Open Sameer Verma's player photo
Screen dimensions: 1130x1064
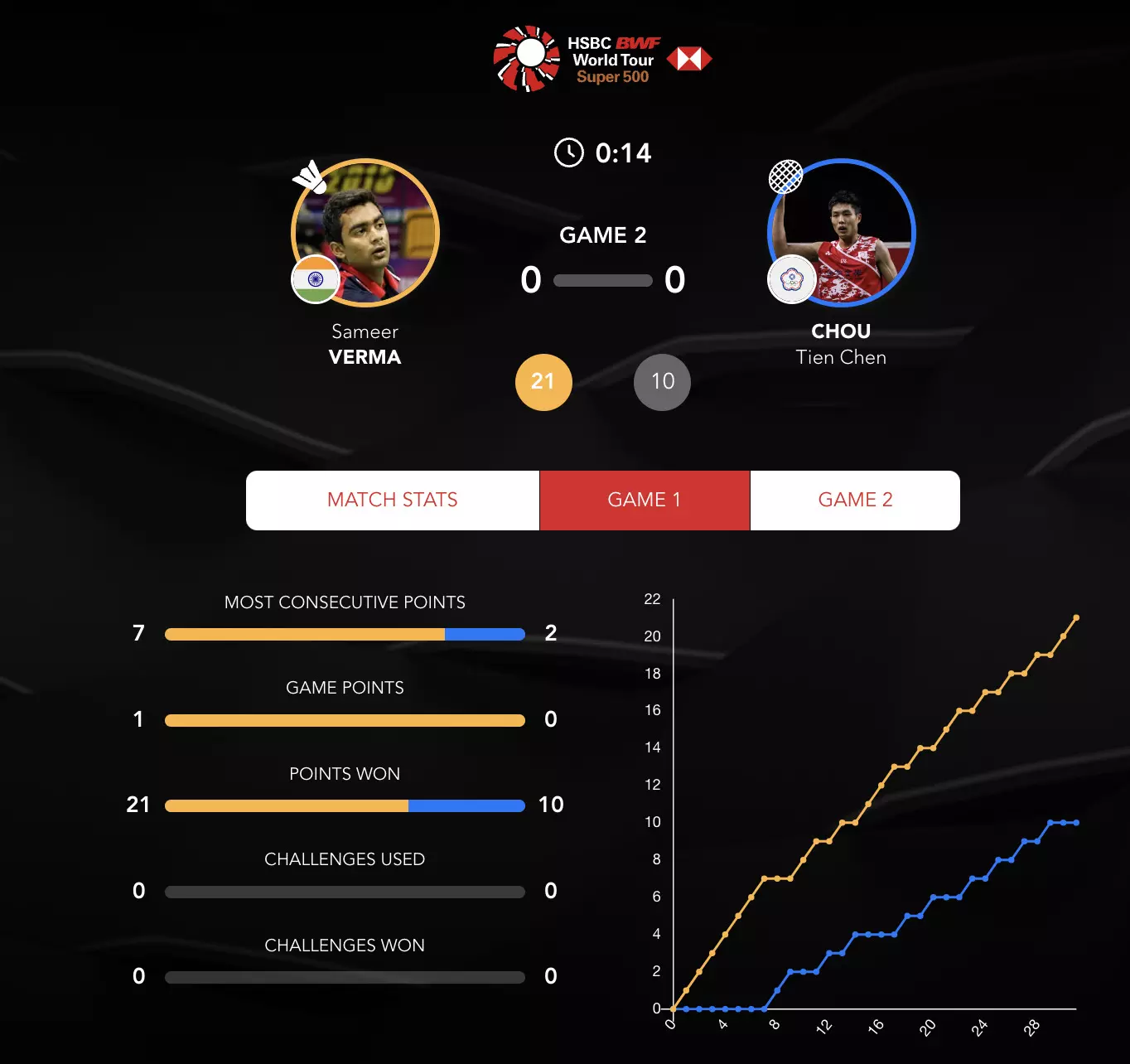pos(365,232)
